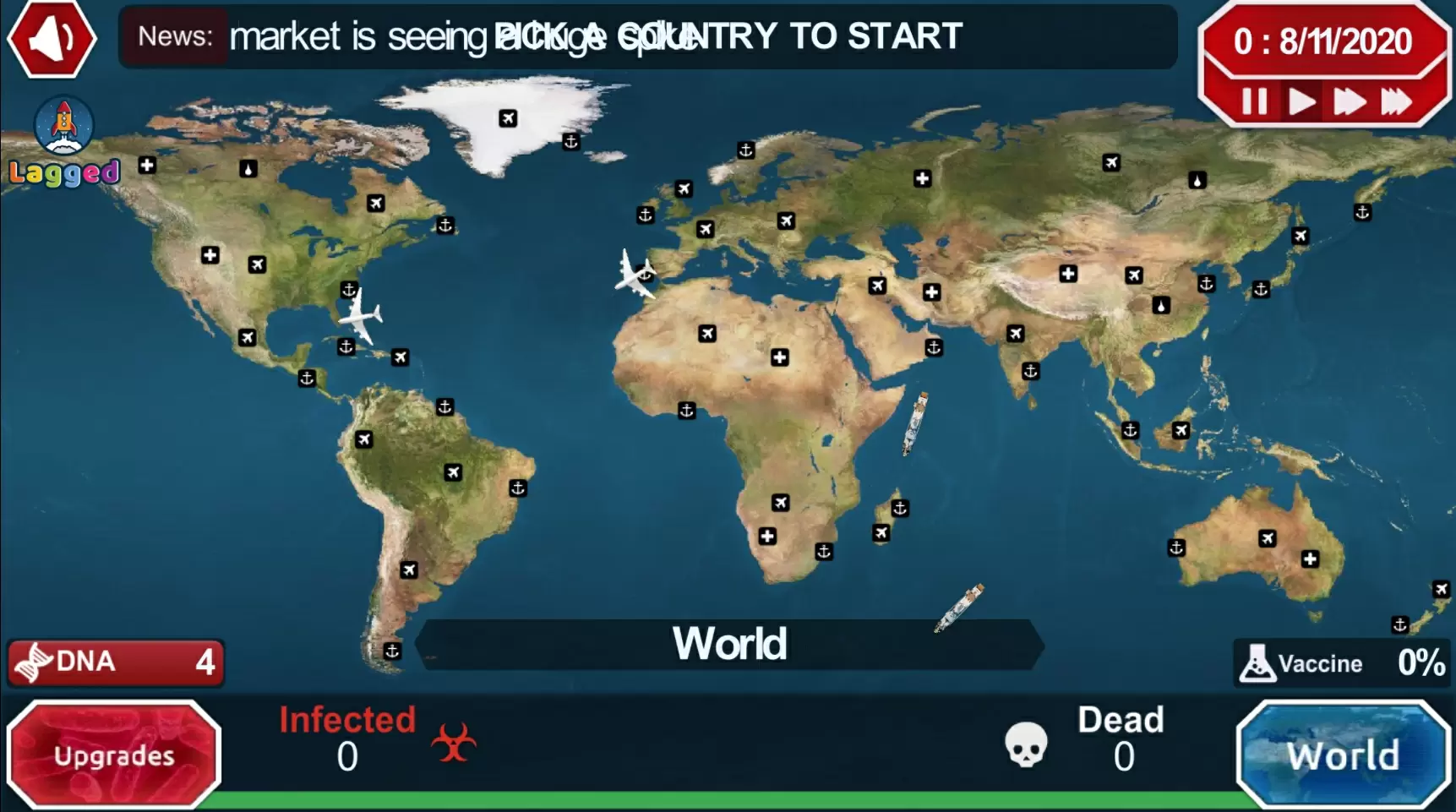Click the biohazard icon next to Infected
Image resolution: width=1456 pixels, height=812 pixels.
tap(455, 743)
